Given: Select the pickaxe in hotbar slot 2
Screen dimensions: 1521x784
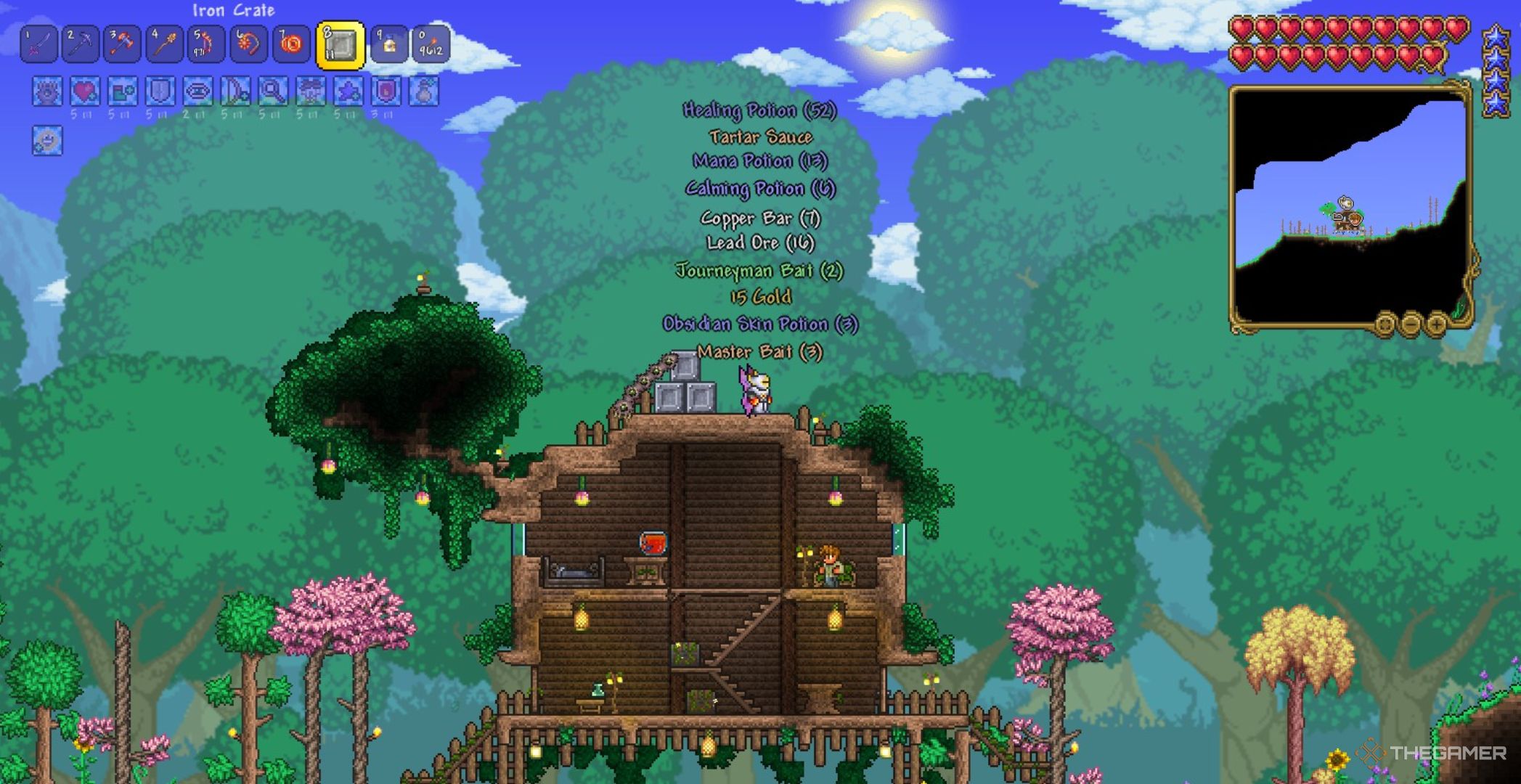Looking at the screenshot, I should click(80, 45).
